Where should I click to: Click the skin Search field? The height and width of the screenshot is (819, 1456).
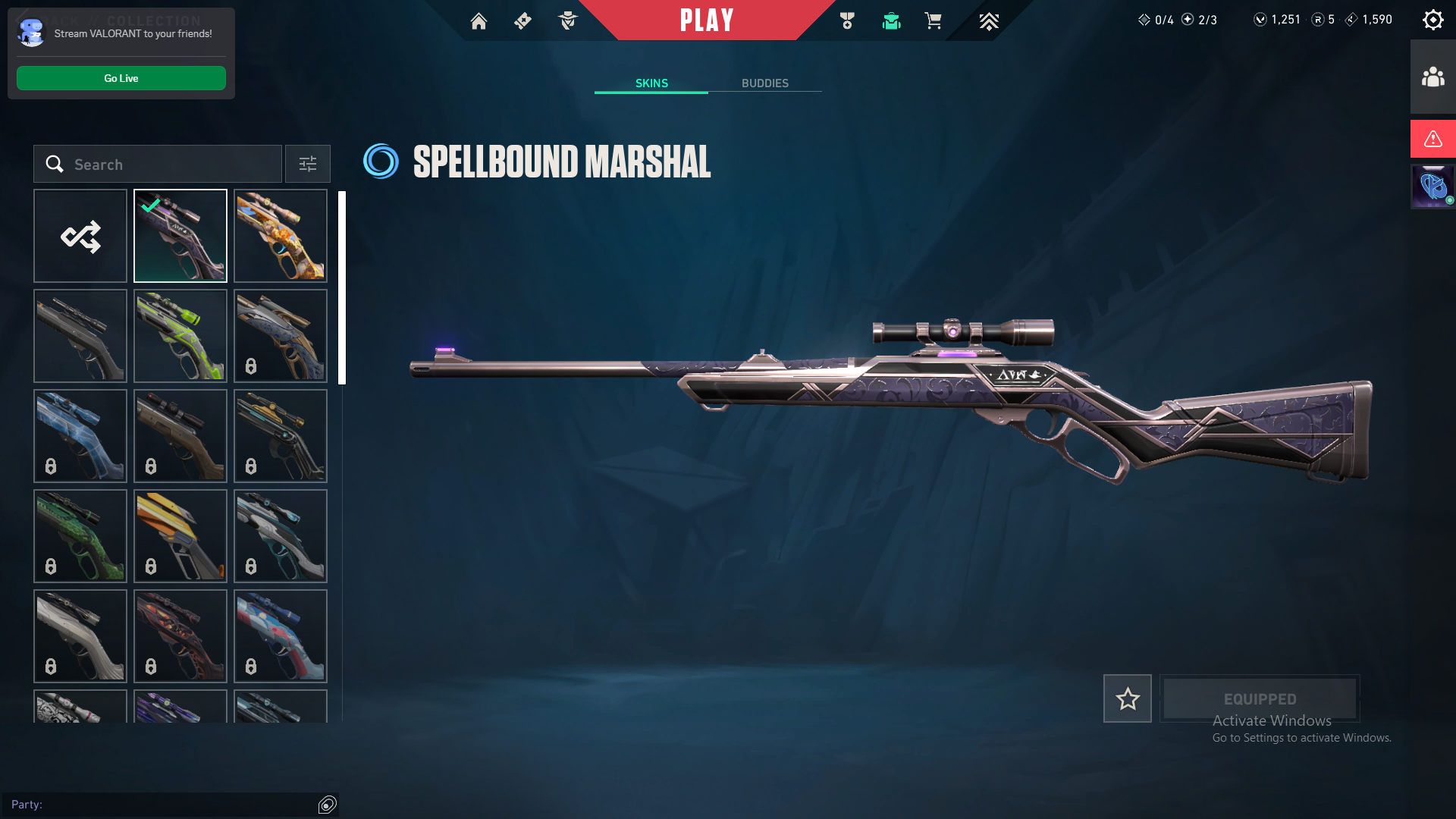[167, 165]
